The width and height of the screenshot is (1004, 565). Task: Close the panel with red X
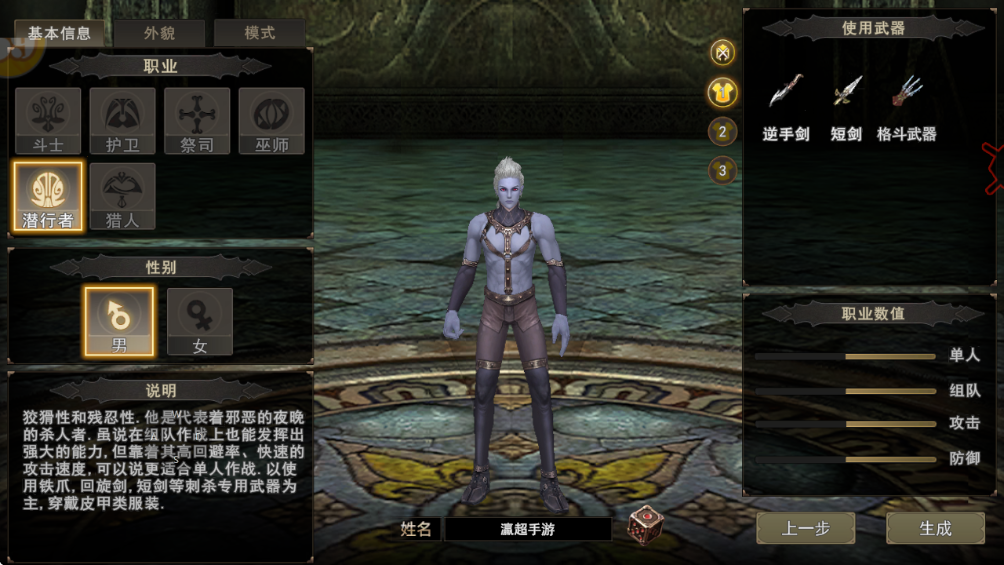[992, 168]
